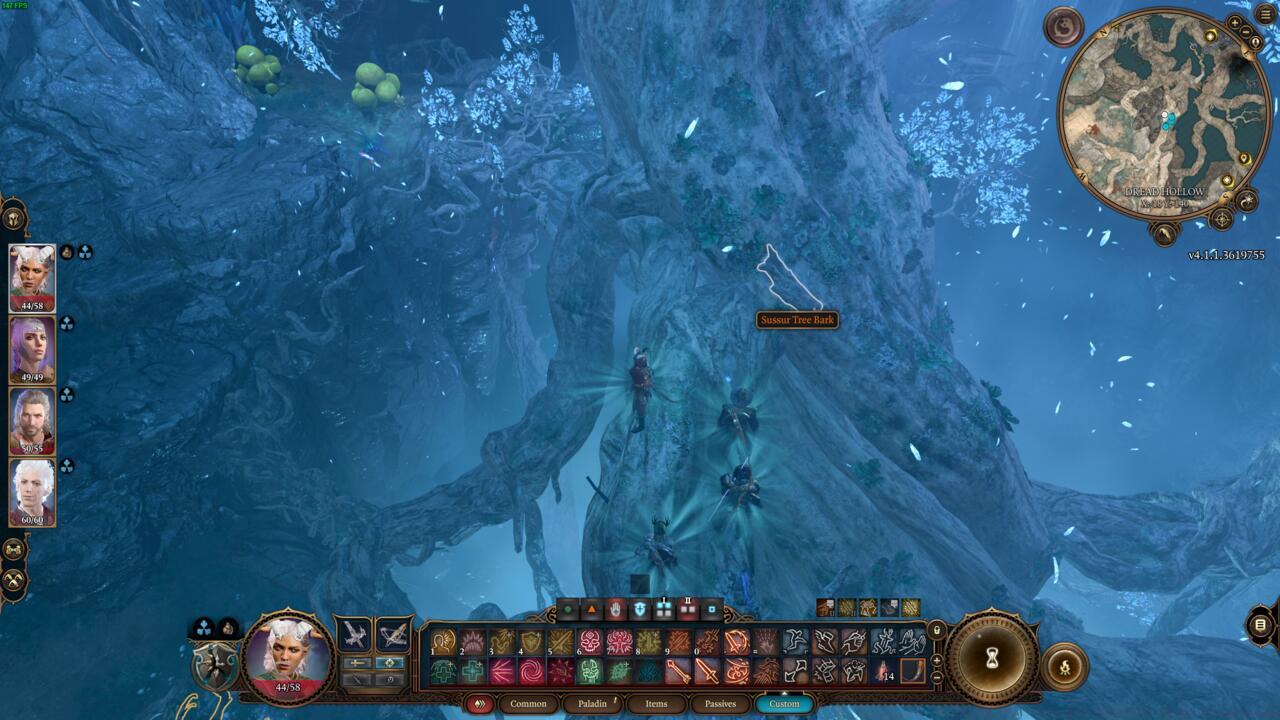Toggle the hotbar lock padlock

coord(937,628)
